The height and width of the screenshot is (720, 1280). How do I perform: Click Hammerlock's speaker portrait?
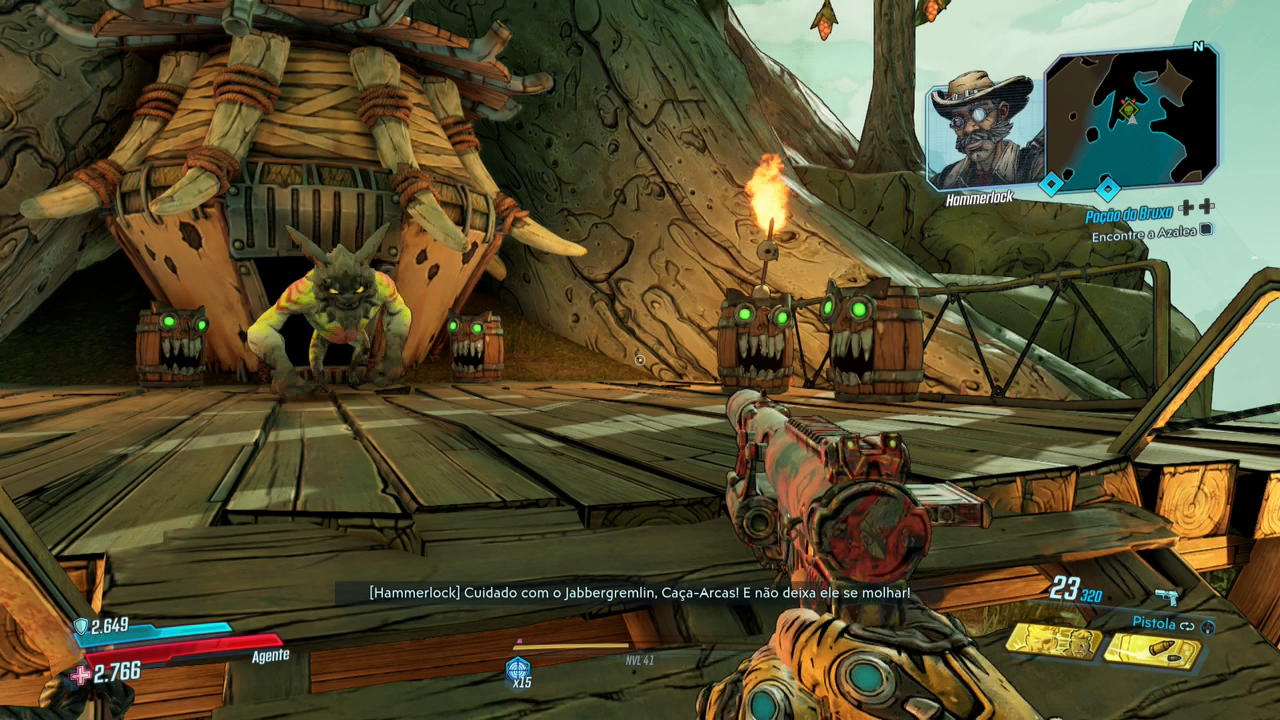[980, 130]
